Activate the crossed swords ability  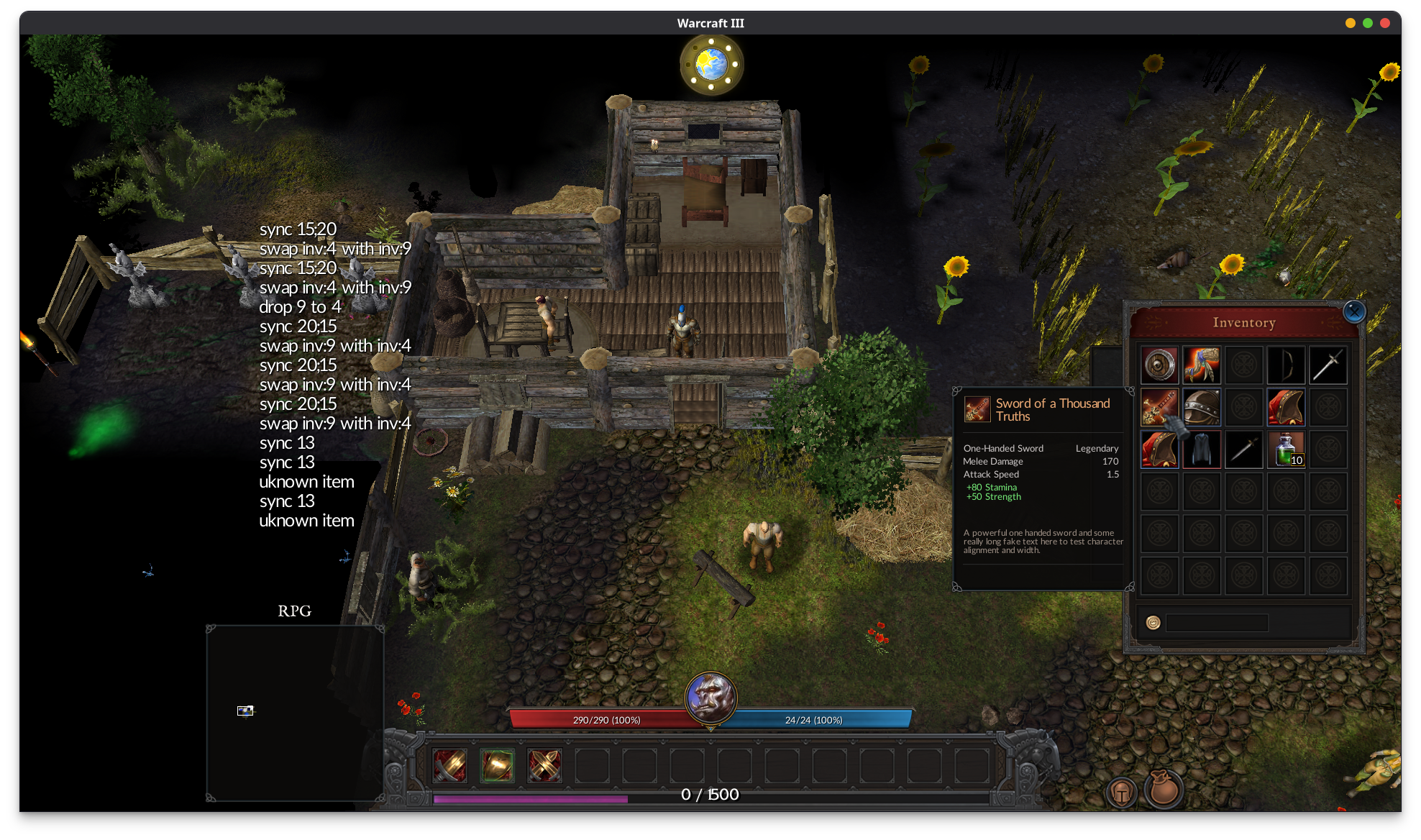[544, 765]
